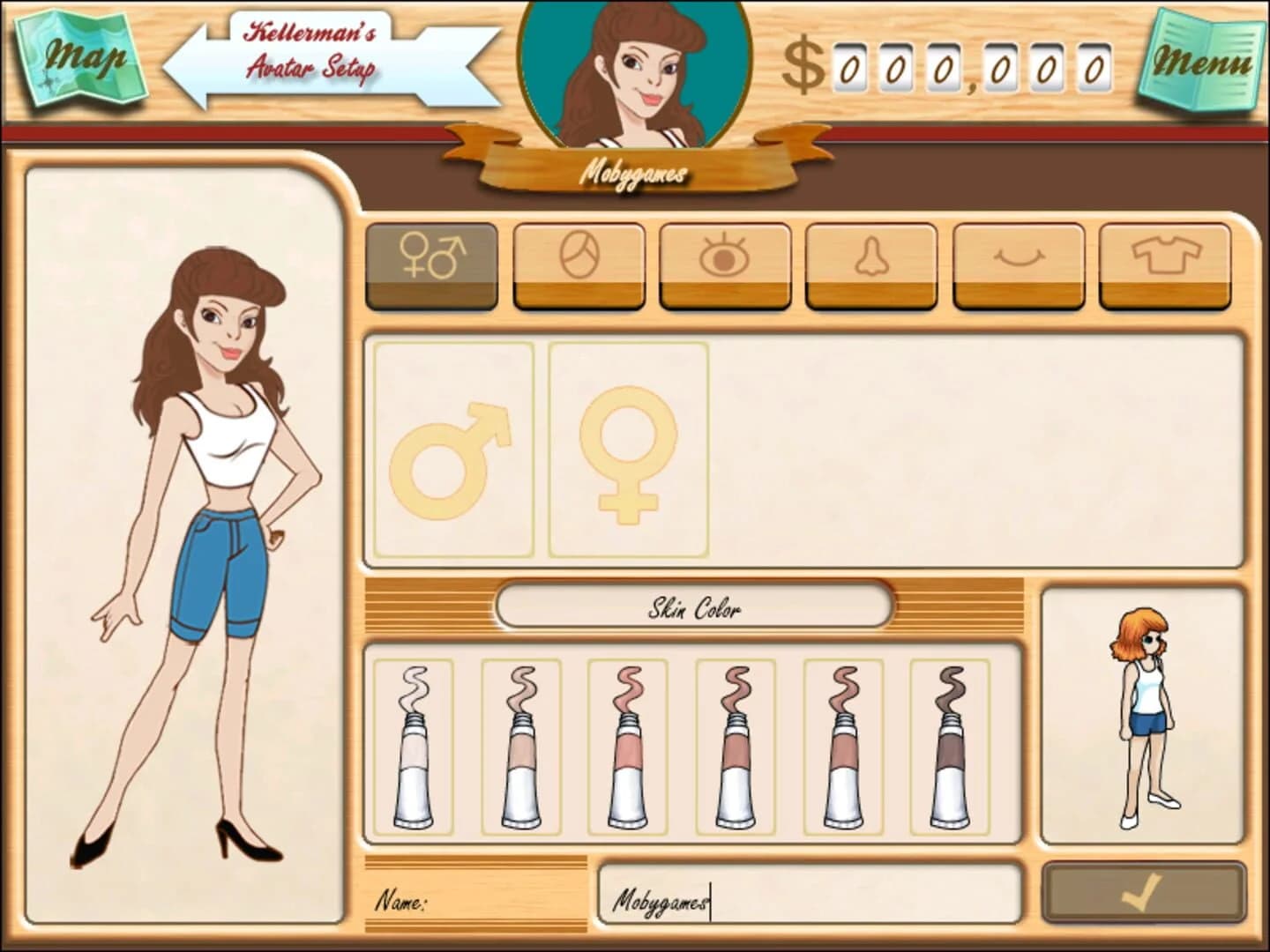Switch to the gender symbols tab
The width and height of the screenshot is (1270, 952).
tap(431, 264)
